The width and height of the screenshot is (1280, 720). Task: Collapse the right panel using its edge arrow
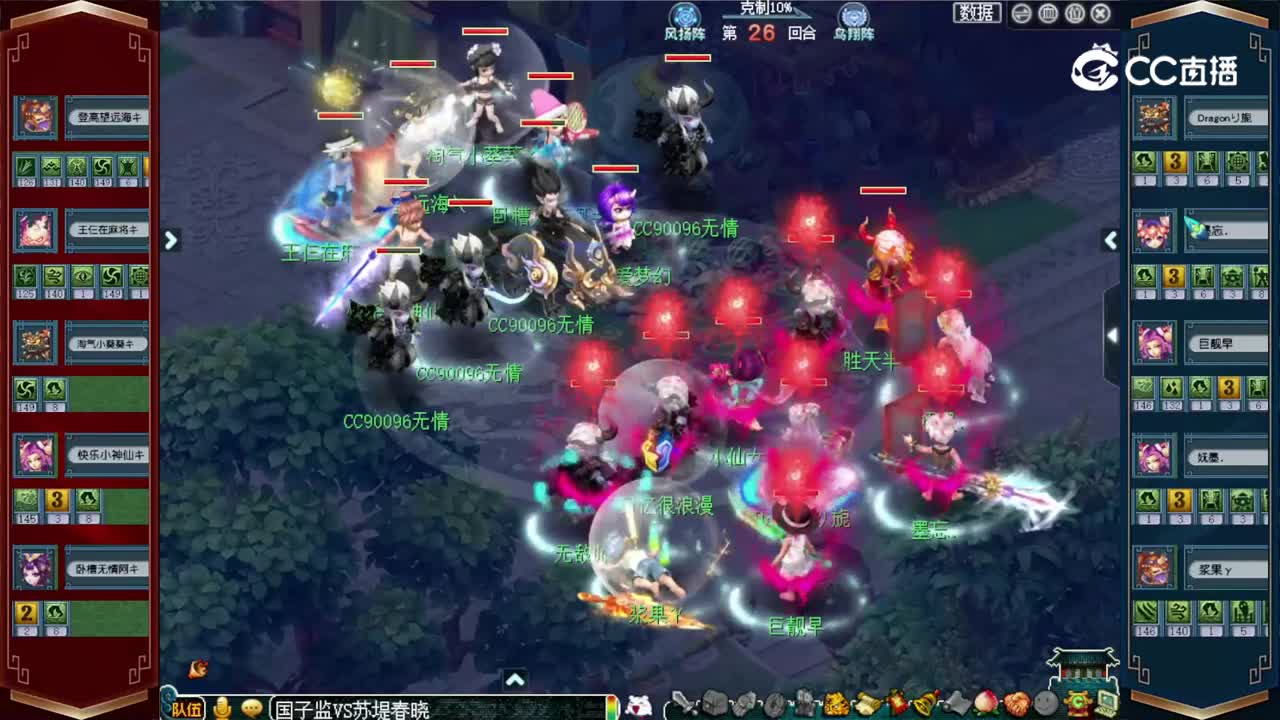tap(1112, 240)
